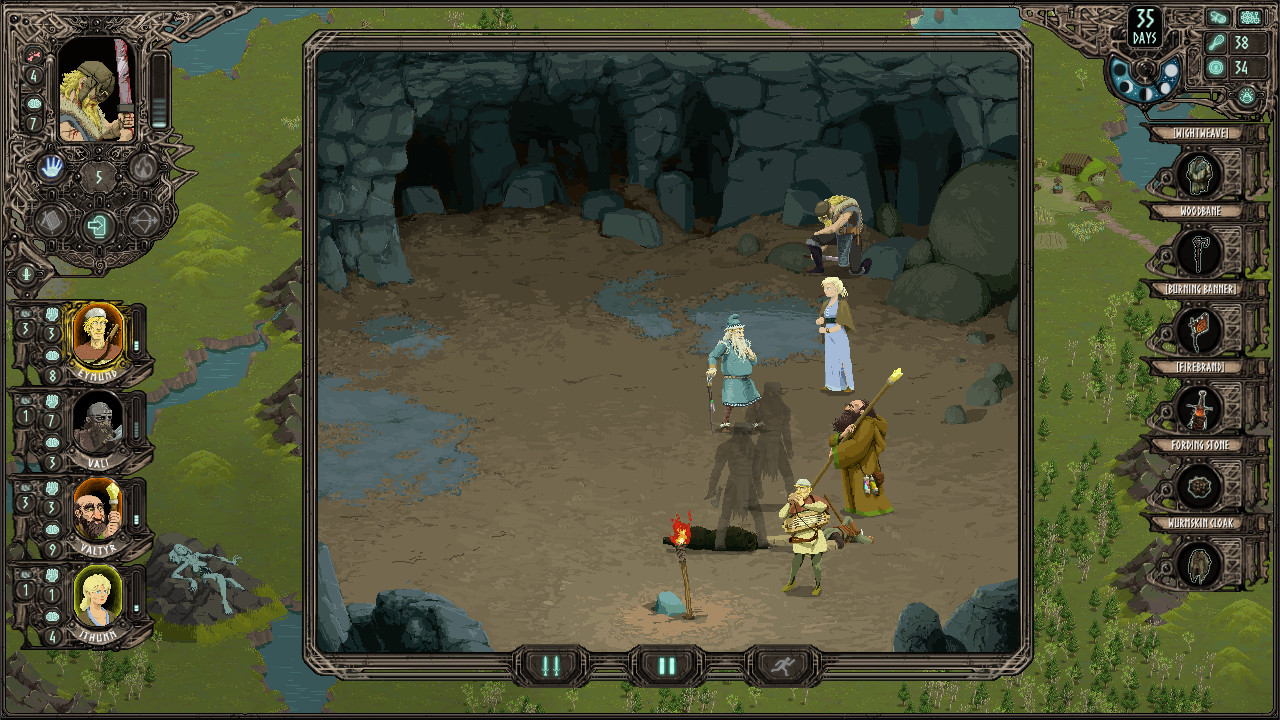Image resolution: width=1280 pixels, height=720 pixels.
Task: Select the fire ability on the character panel
Action: 142,168
